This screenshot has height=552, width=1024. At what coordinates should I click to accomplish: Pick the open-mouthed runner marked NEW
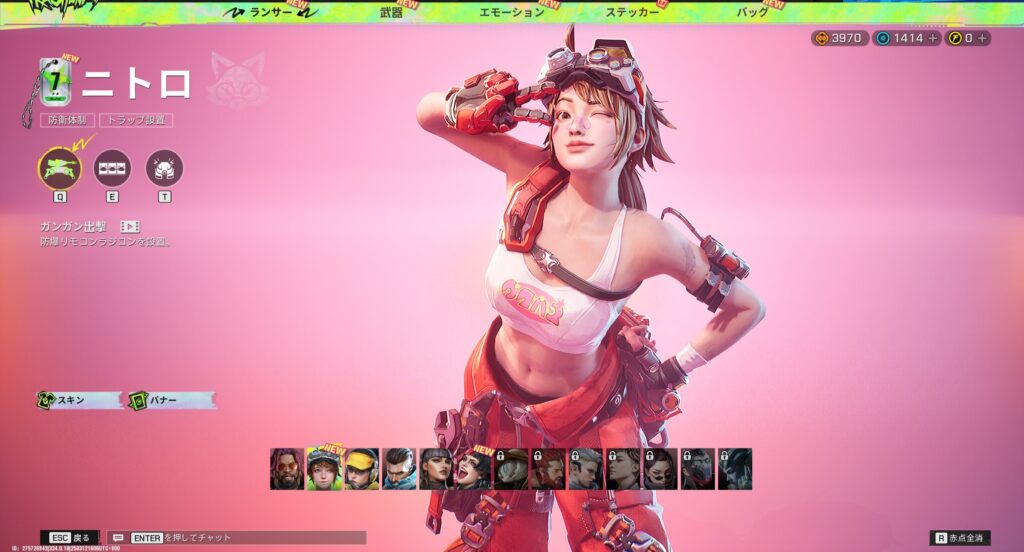(473, 469)
